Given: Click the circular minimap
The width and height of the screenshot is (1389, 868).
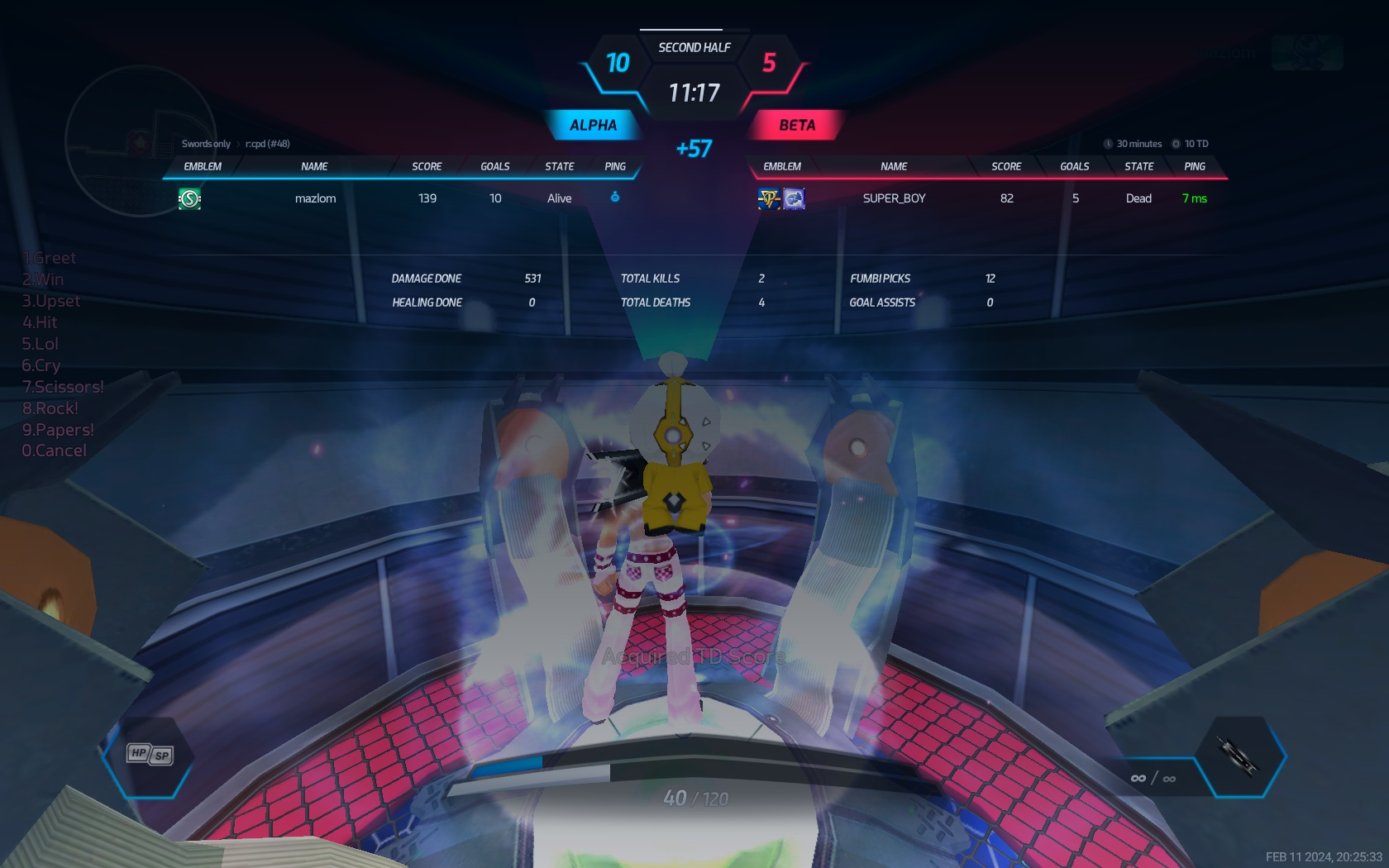Looking at the screenshot, I should [x=141, y=141].
